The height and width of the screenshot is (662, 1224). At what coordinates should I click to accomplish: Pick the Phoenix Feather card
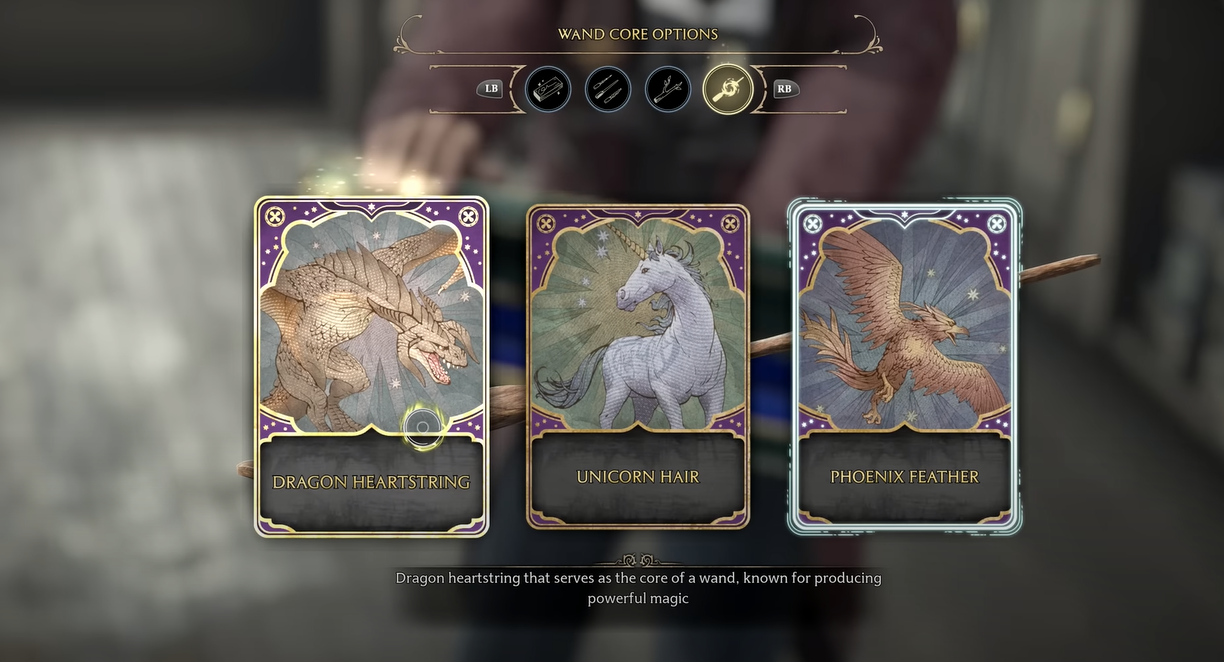905,366
